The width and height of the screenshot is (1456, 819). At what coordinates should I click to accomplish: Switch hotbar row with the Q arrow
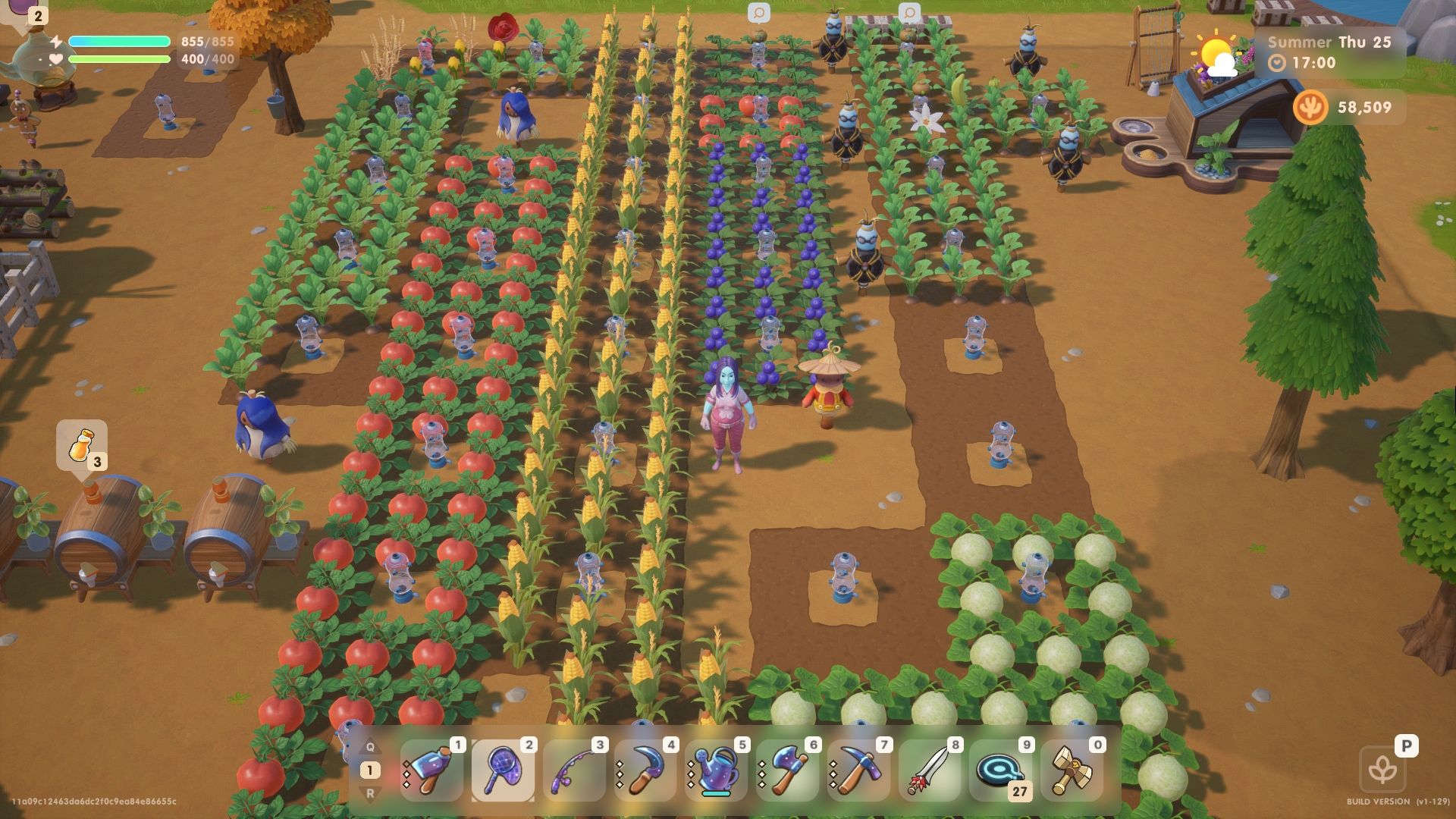coord(369,745)
